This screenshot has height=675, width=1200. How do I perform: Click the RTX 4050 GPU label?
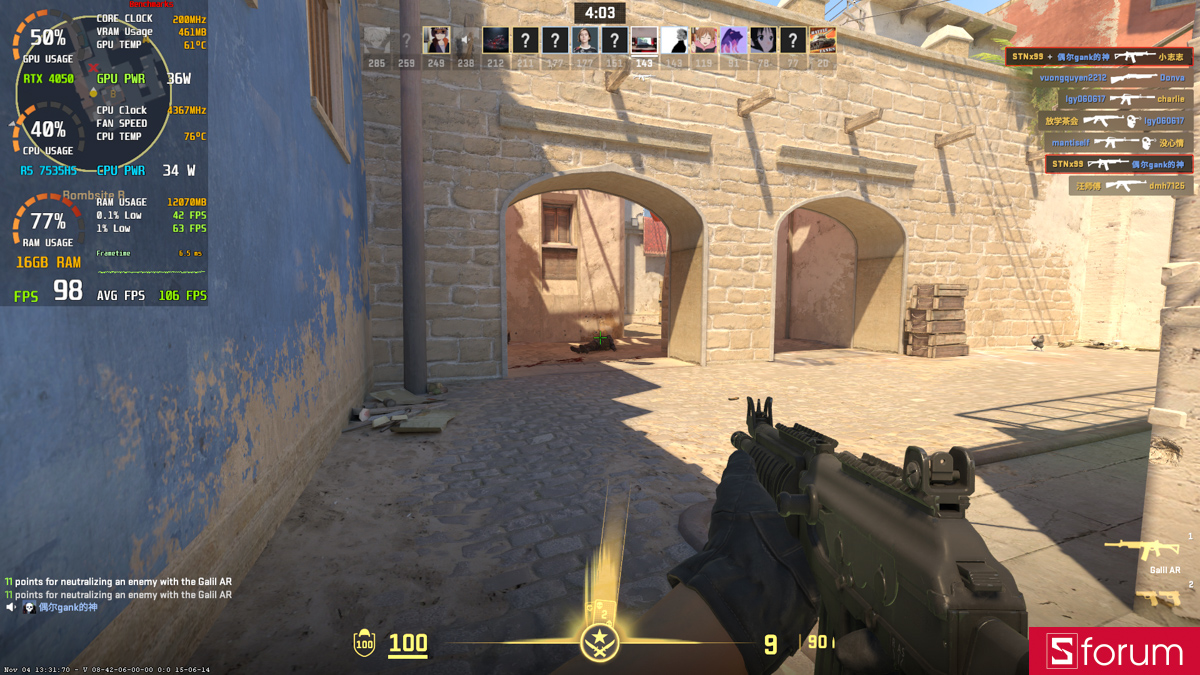pos(48,79)
